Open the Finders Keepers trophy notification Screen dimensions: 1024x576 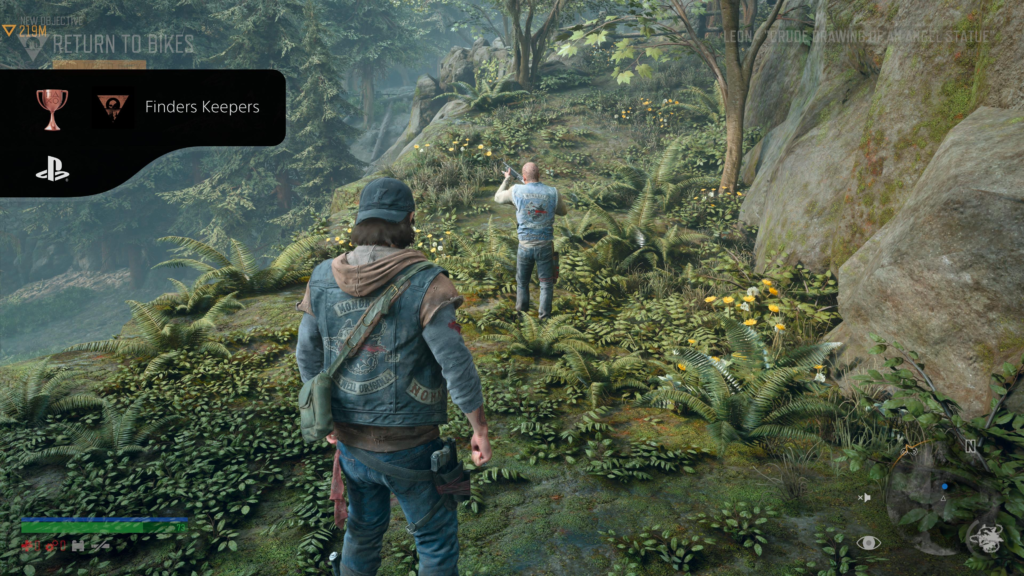point(202,106)
